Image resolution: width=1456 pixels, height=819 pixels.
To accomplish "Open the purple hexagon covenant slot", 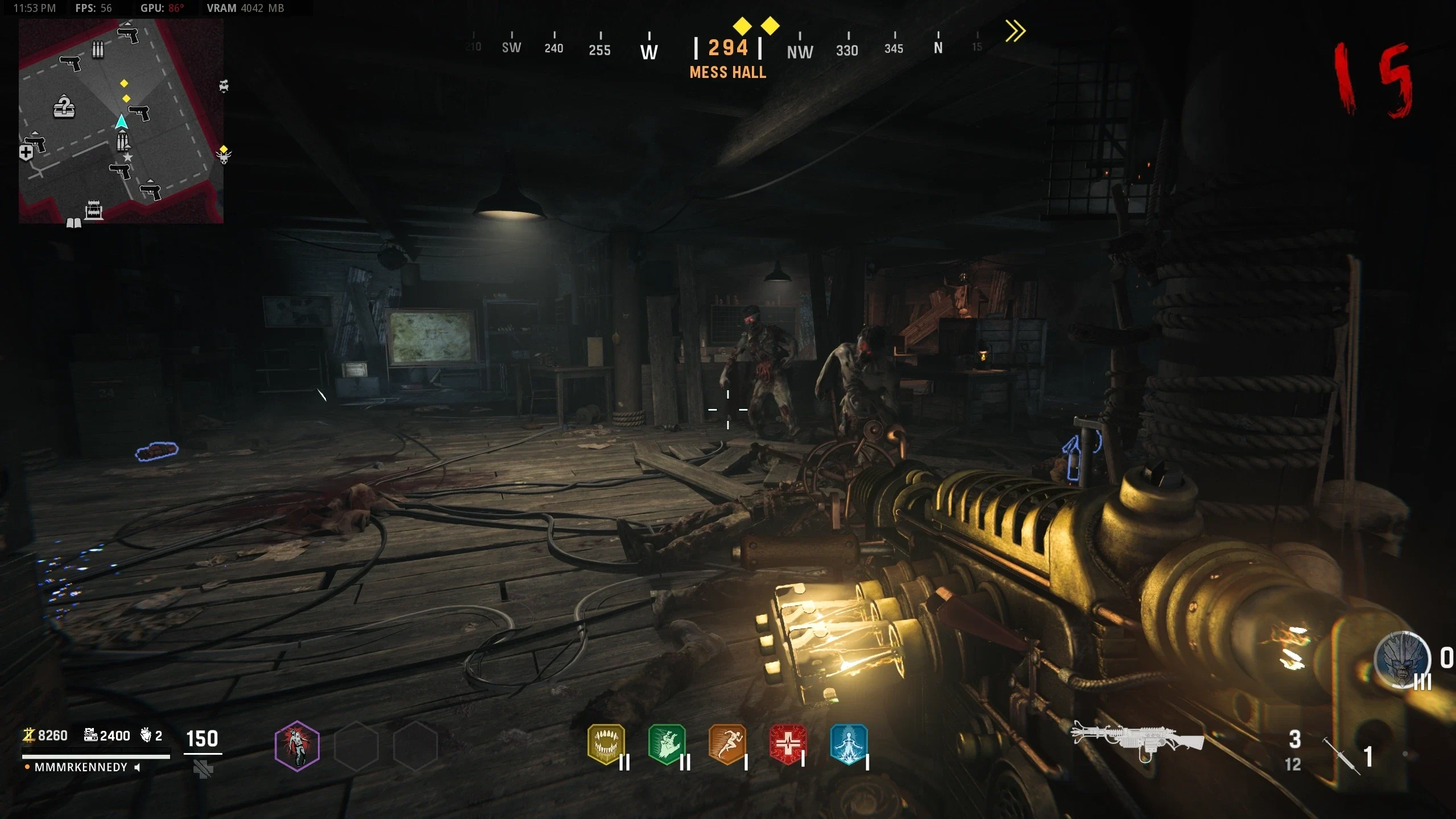I will coord(297,746).
